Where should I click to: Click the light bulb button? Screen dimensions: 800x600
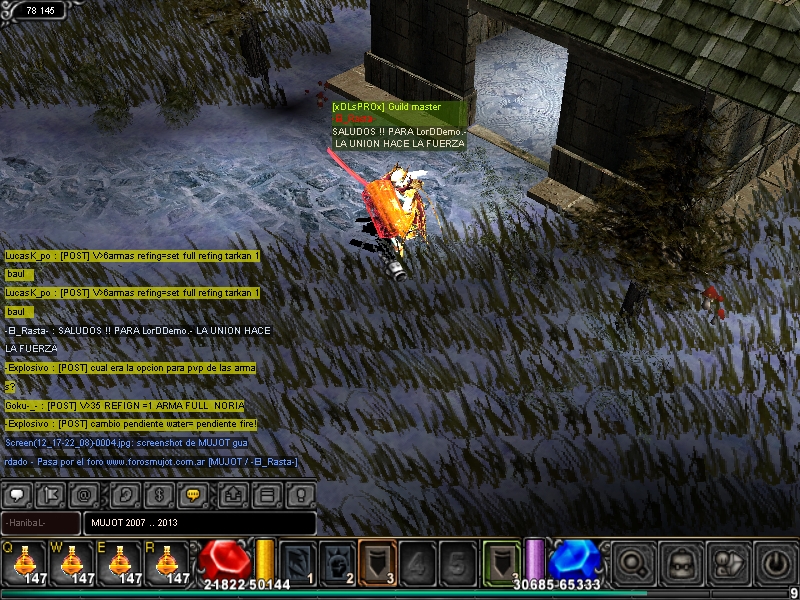(x=299, y=494)
